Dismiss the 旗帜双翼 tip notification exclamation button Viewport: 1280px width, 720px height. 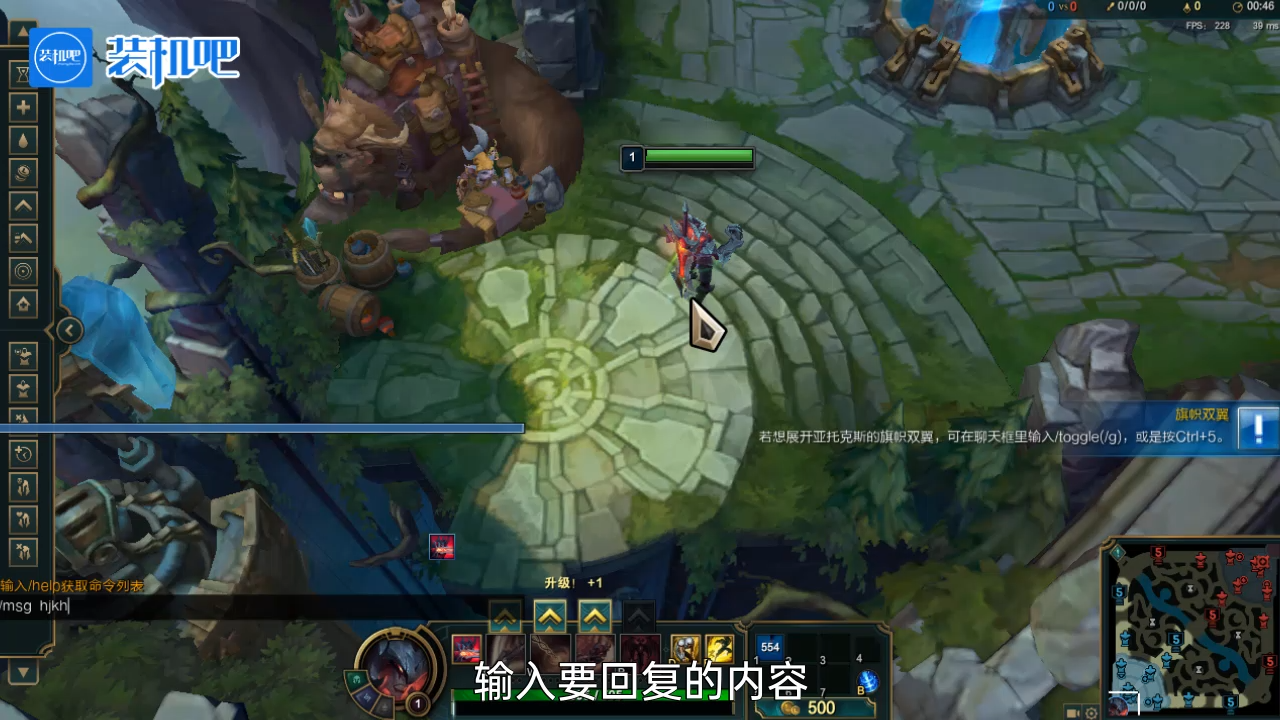pos(1257,428)
